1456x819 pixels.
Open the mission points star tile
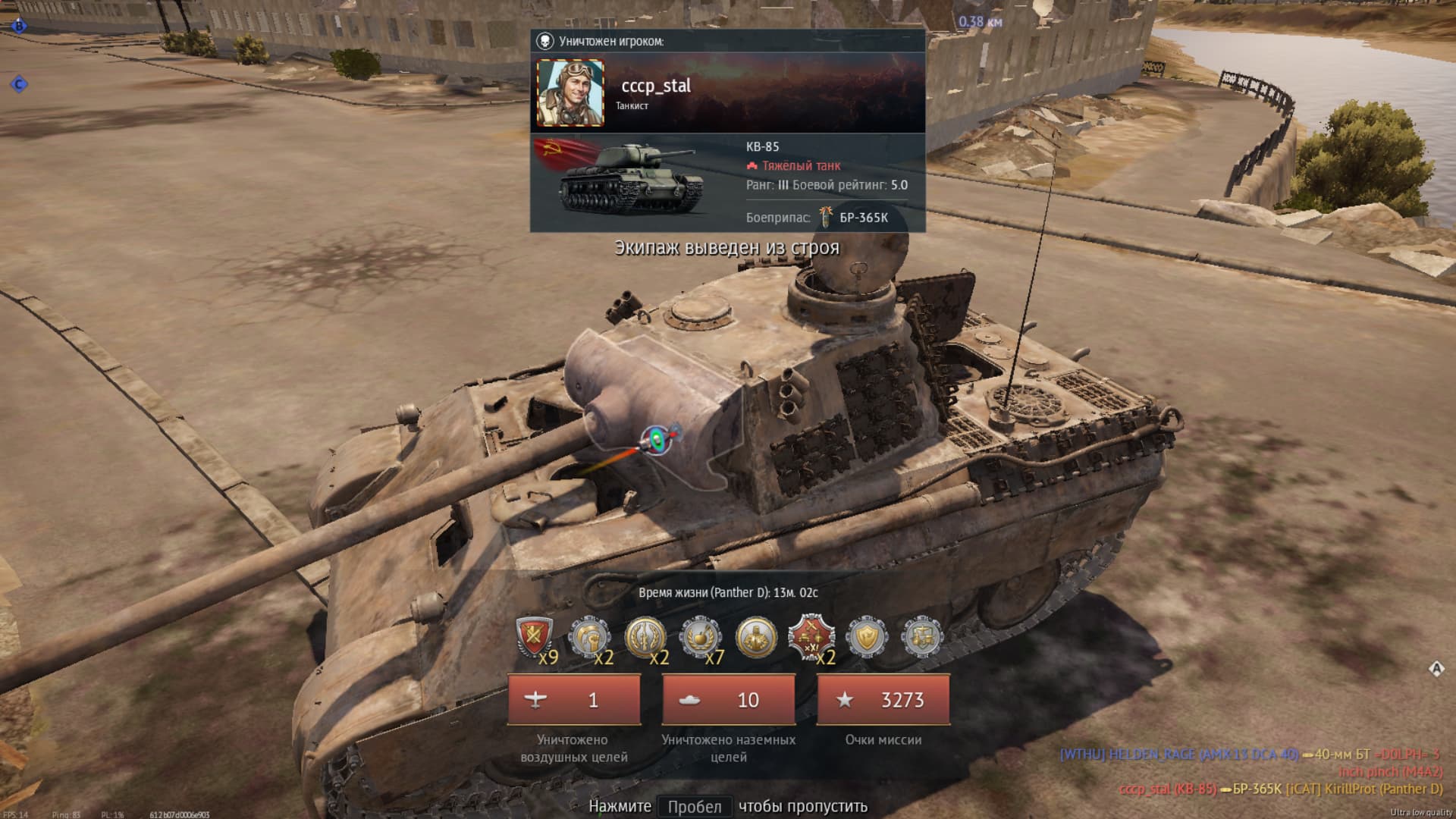point(883,700)
